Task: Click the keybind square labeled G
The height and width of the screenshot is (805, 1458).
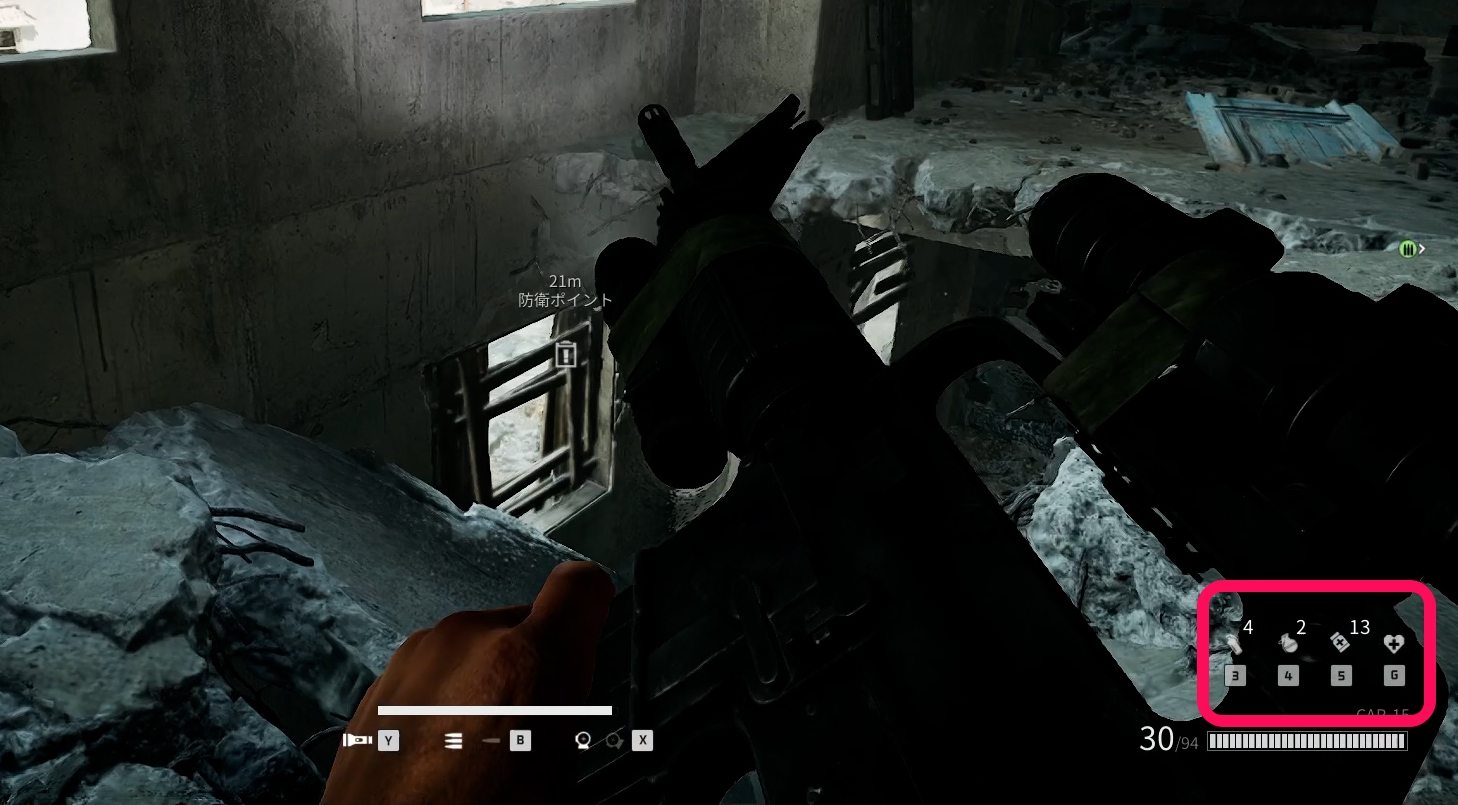Action: tap(1394, 675)
